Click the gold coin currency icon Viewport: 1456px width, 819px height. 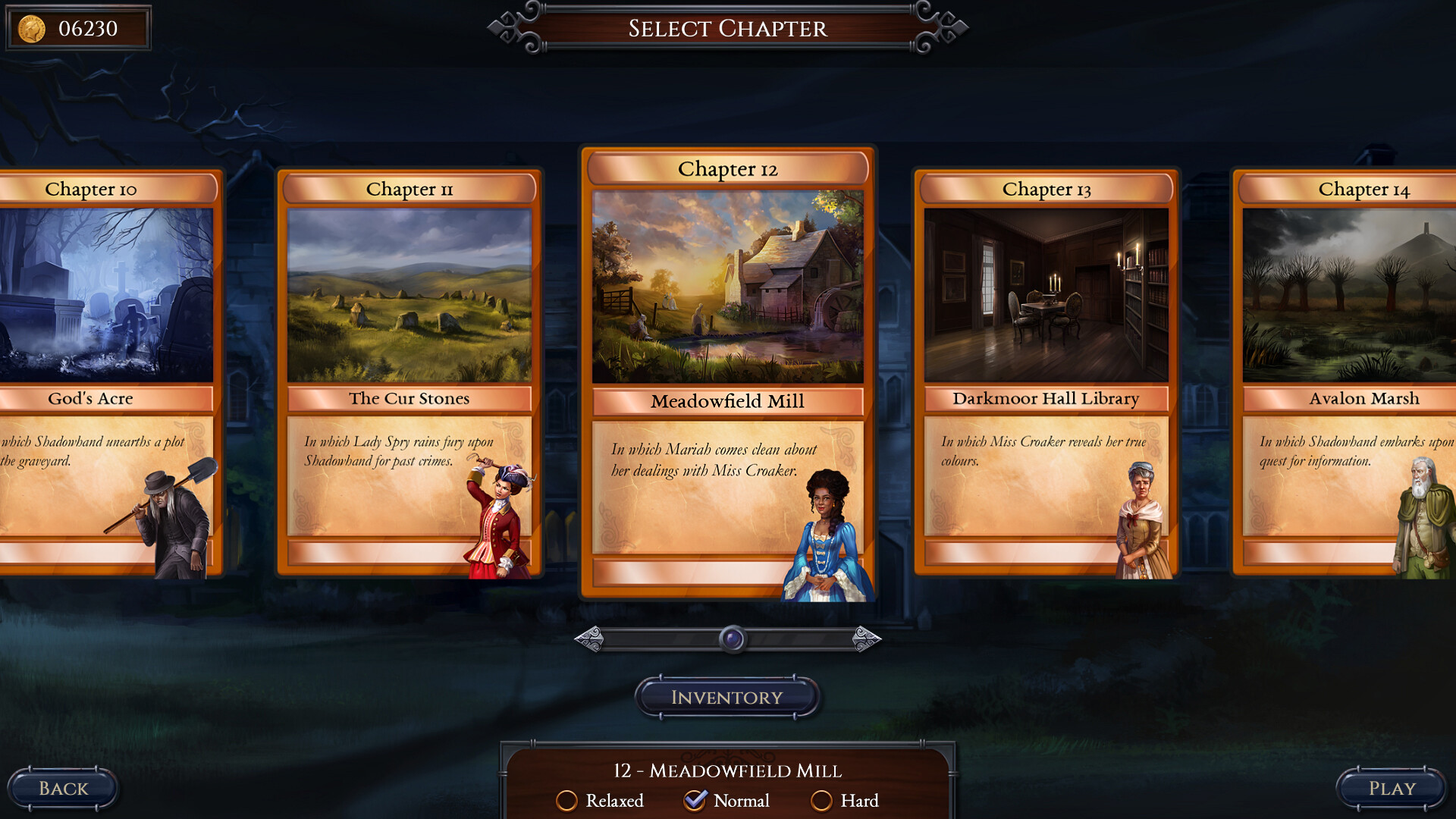pos(30,28)
